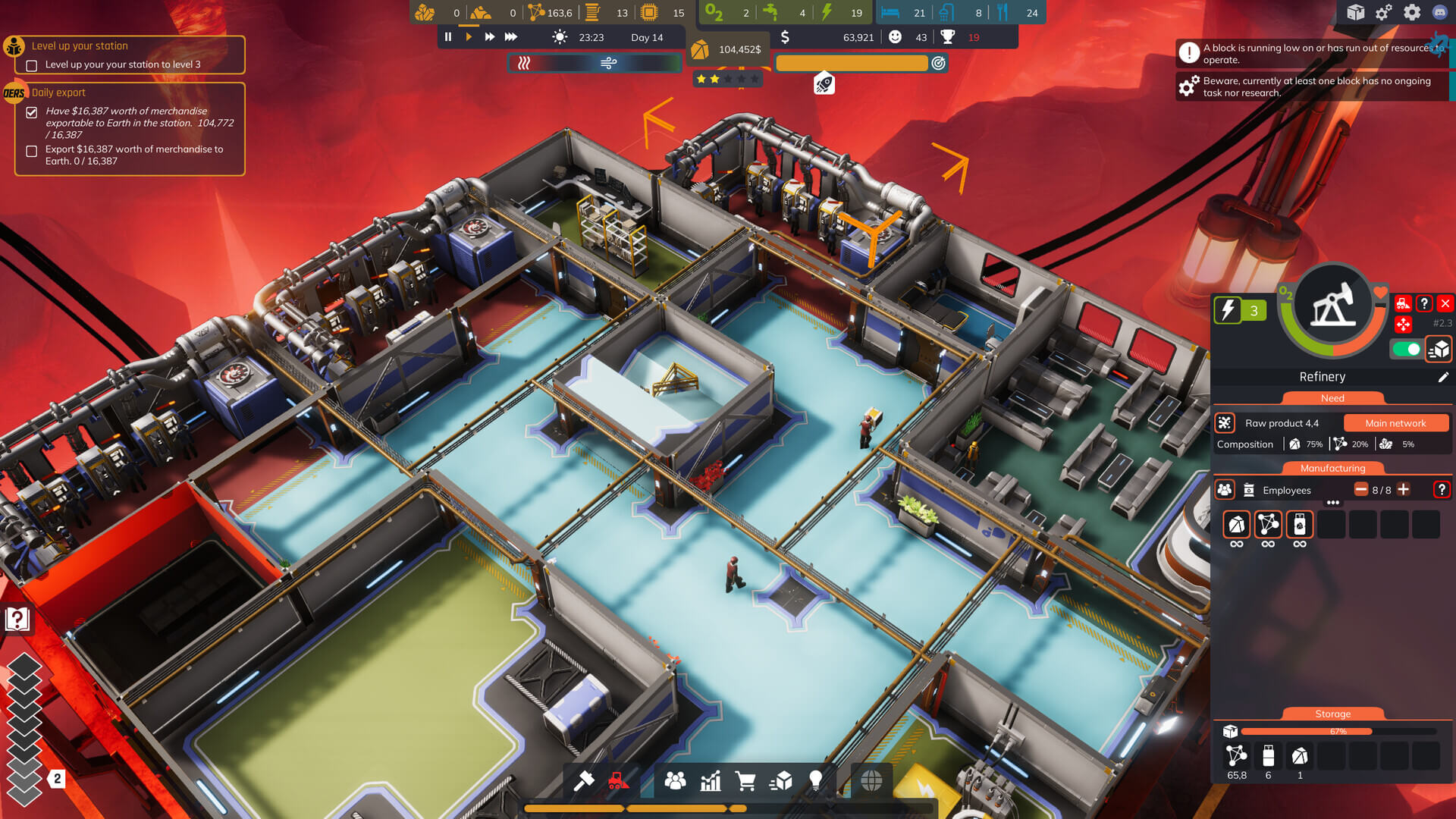This screenshot has height=819, width=1456.
Task: Open the Main network selector
Action: click(1396, 423)
